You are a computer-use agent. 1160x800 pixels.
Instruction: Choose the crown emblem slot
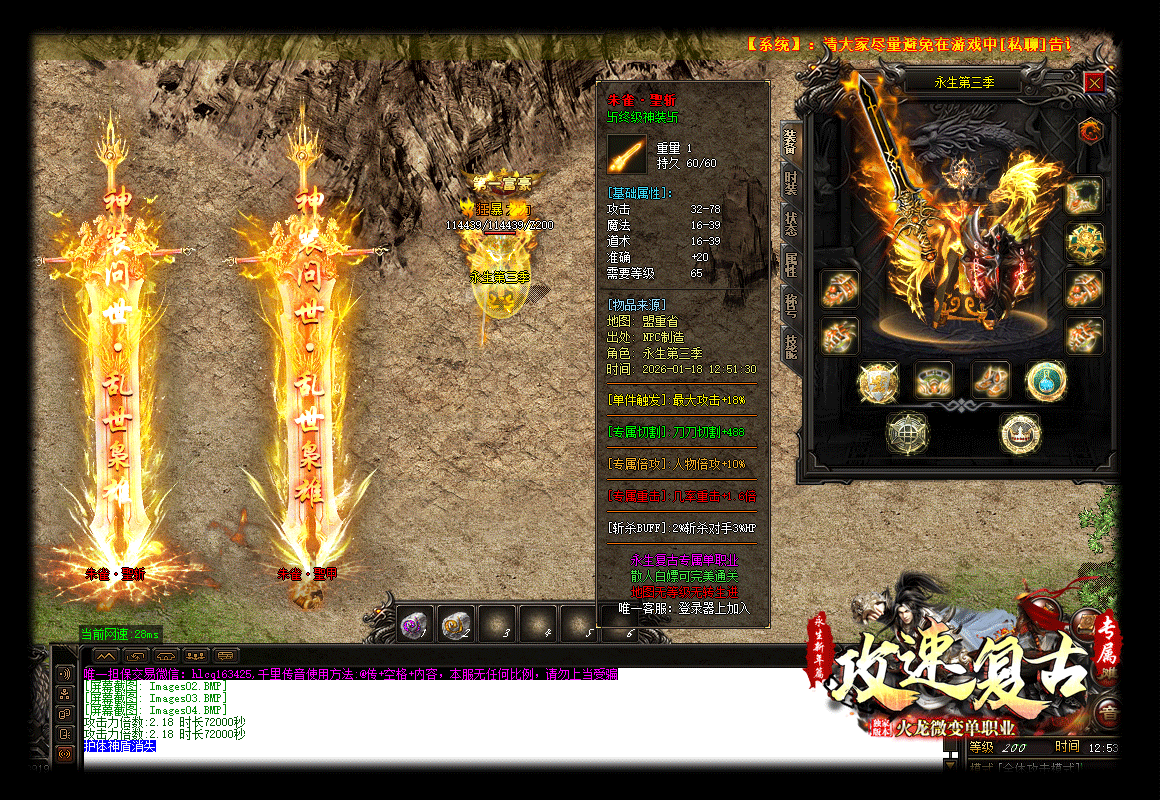(1020, 433)
